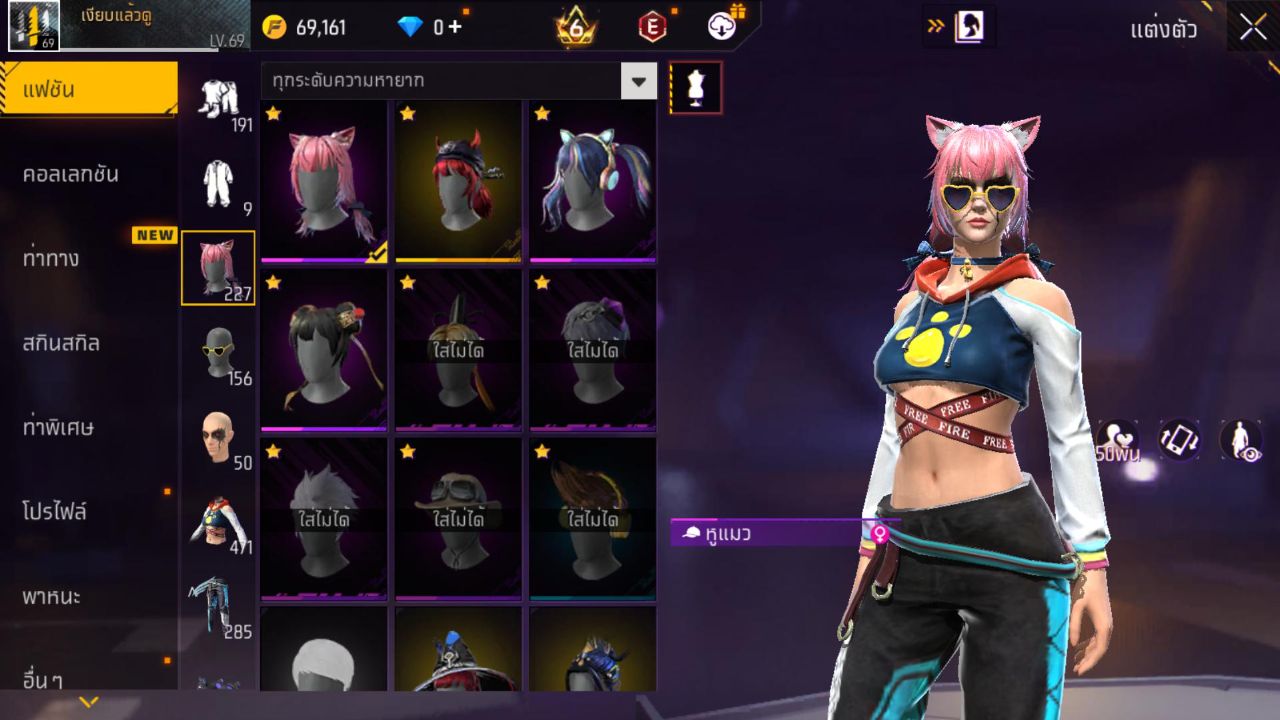Select the pants category icon (191 items)
The image size is (1280, 720).
point(219,100)
